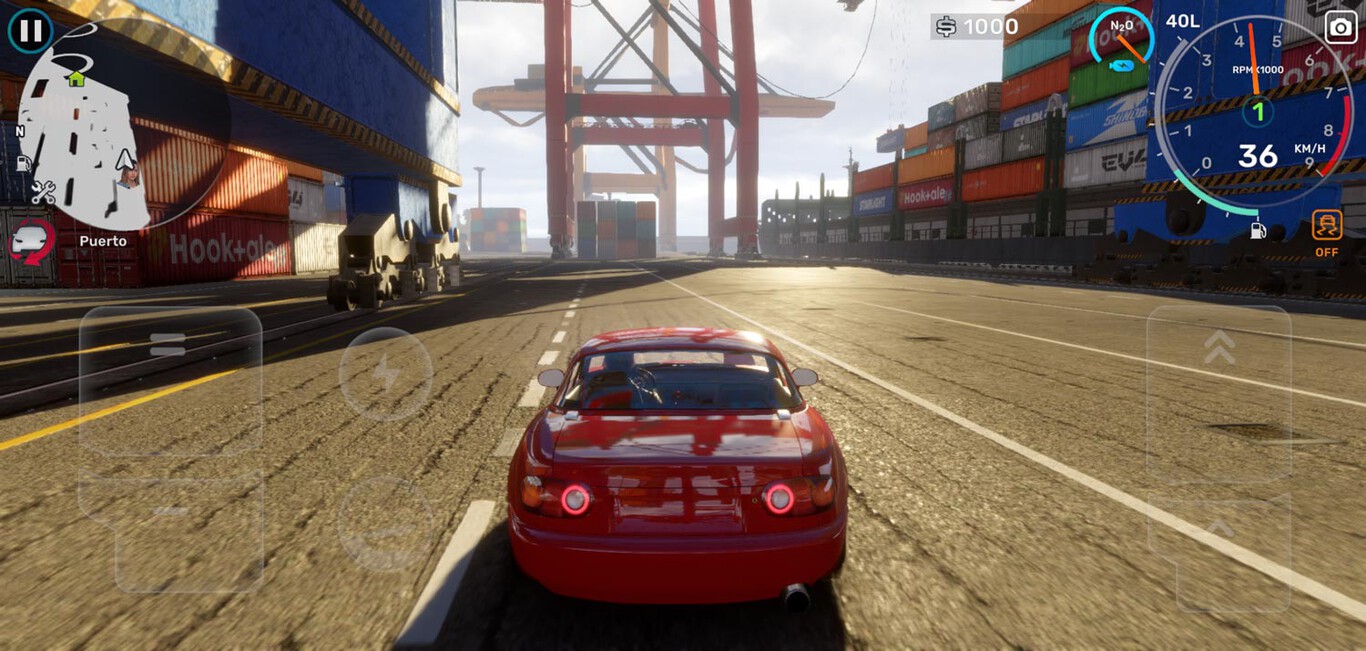Reset the car with the red arrow icon
Screen dimensions: 1366x651
(x=32, y=242)
